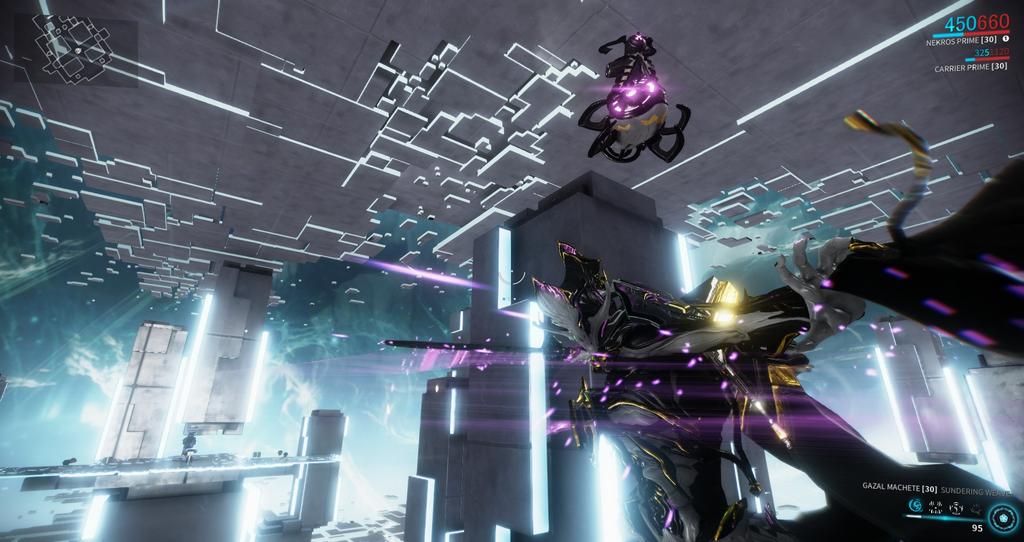The image size is (1024, 542).
Task: Click the glowing energy orb icon
Action: coord(1003,516)
